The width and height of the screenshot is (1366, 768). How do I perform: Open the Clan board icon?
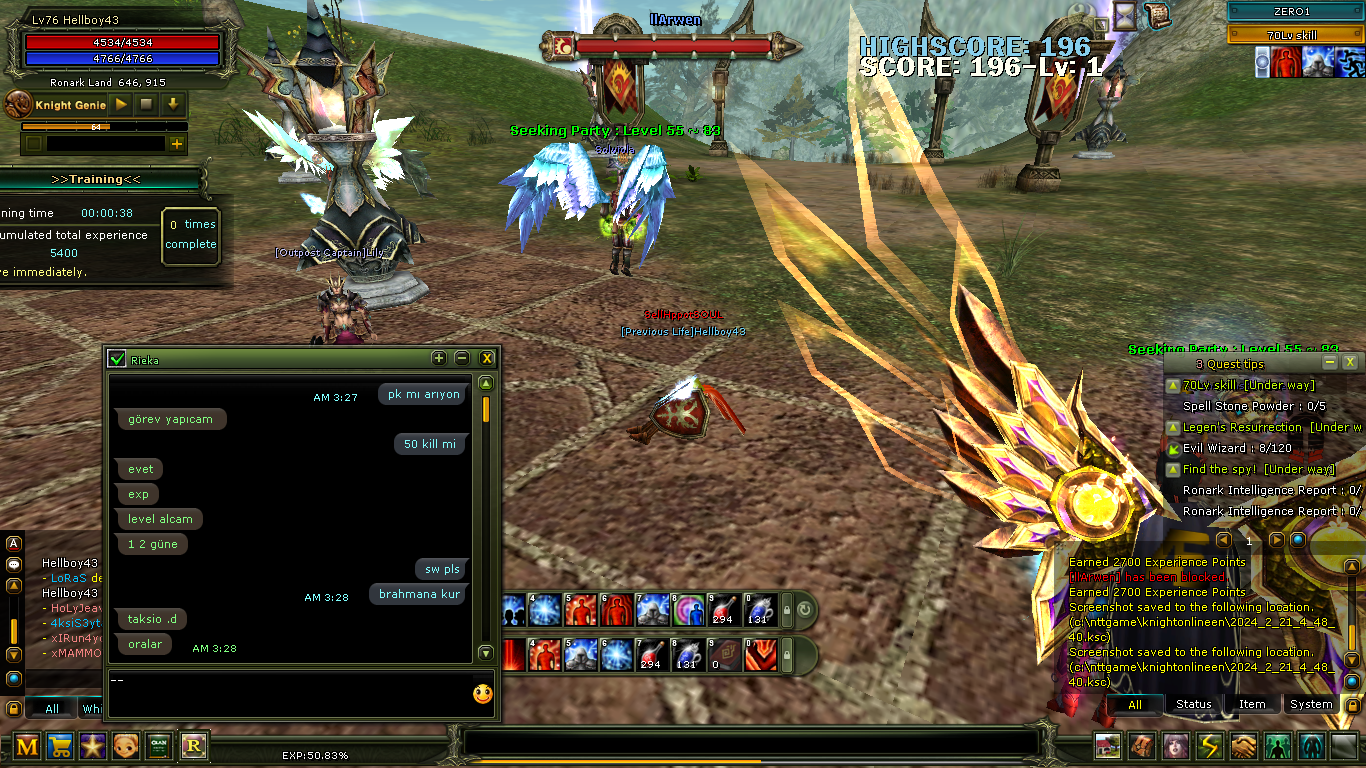[159, 746]
